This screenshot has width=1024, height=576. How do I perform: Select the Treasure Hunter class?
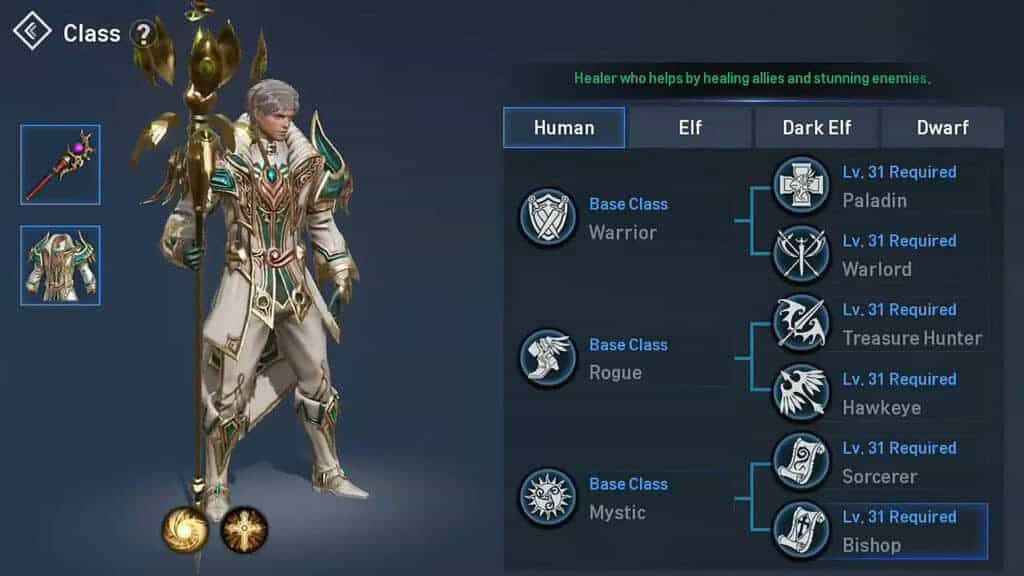click(801, 324)
